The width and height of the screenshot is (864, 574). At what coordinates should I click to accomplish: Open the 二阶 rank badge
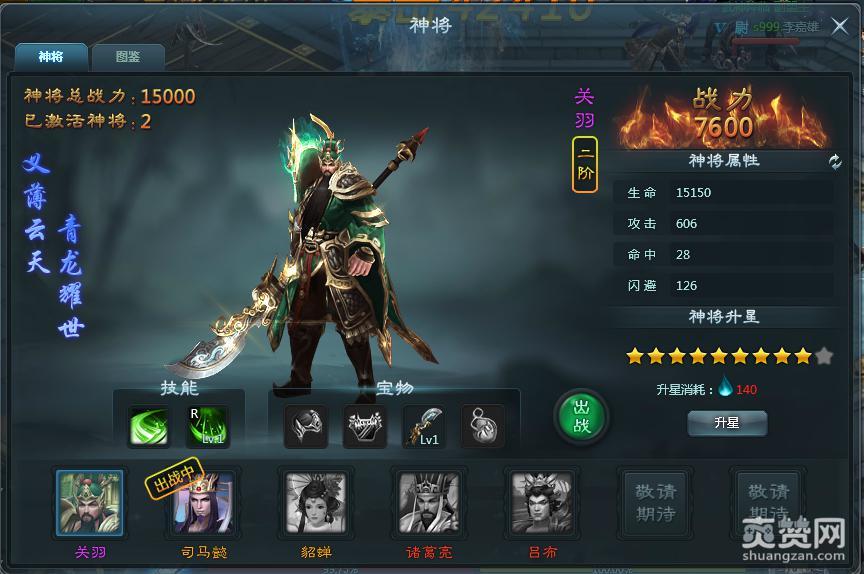coord(585,164)
